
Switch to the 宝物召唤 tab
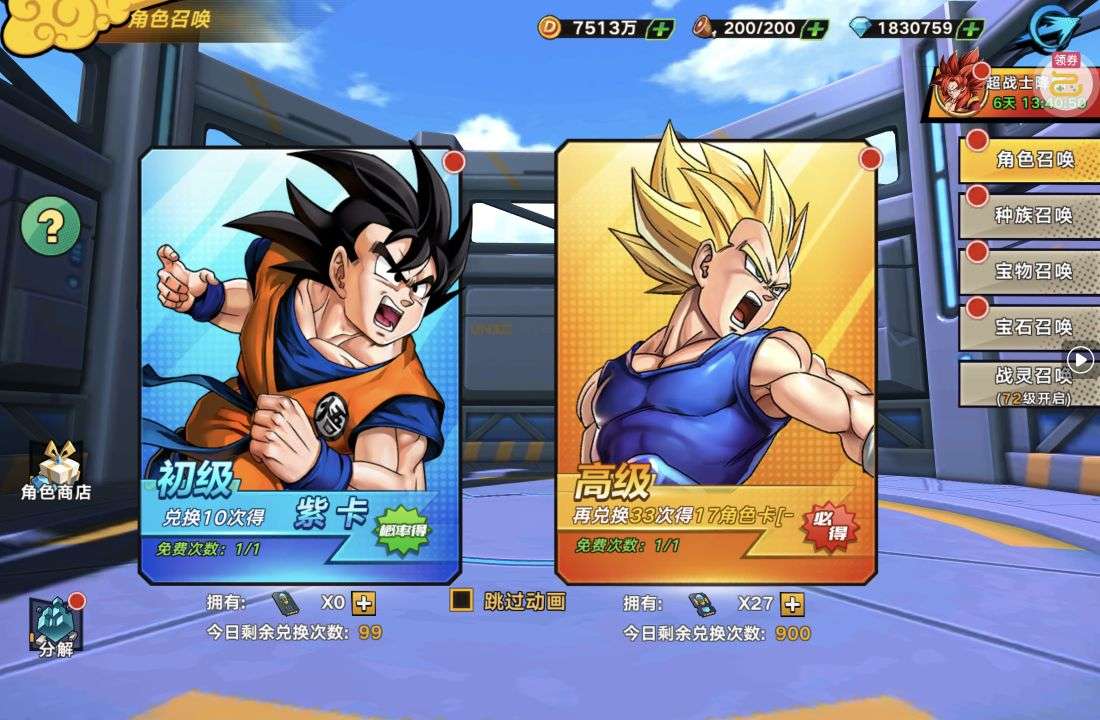[1034, 271]
